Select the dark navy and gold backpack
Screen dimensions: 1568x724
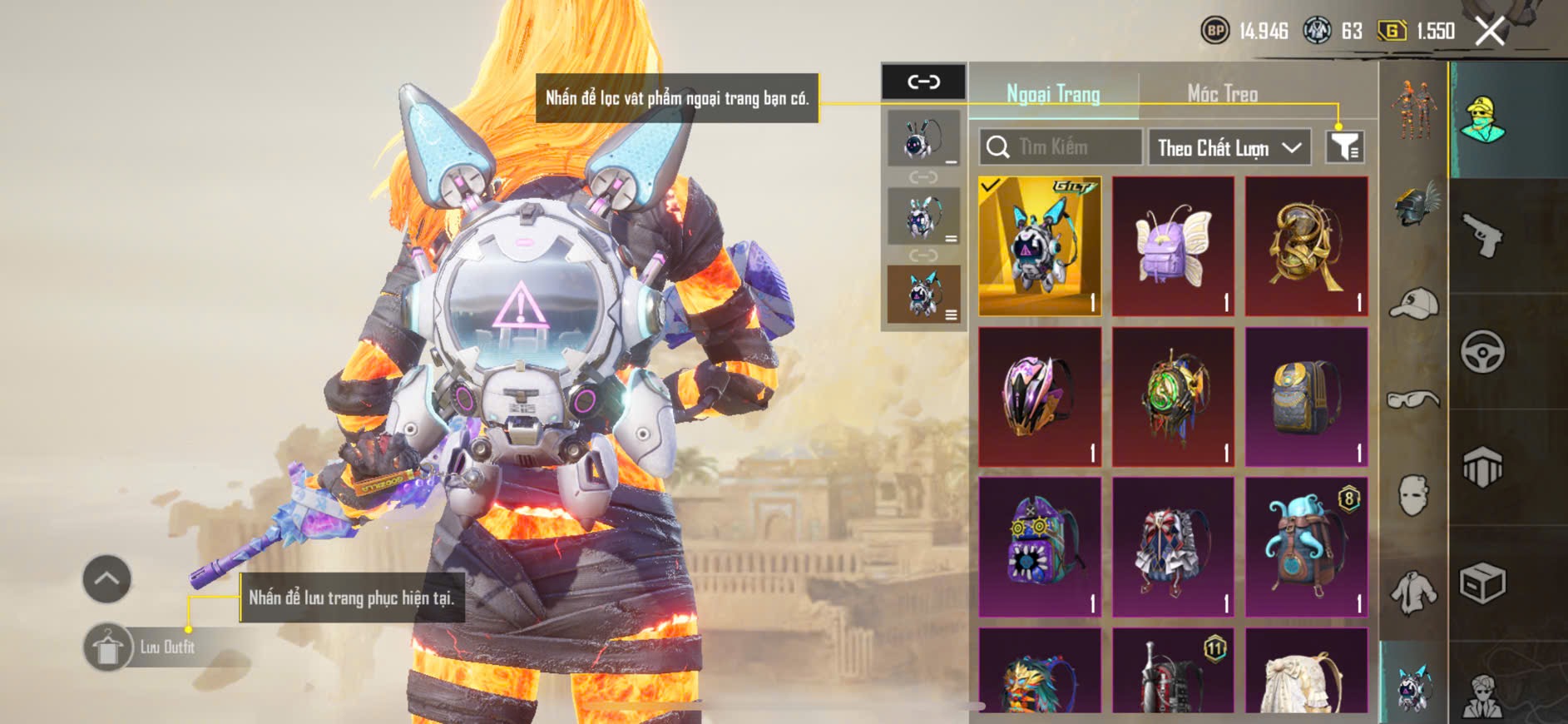coord(1306,396)
